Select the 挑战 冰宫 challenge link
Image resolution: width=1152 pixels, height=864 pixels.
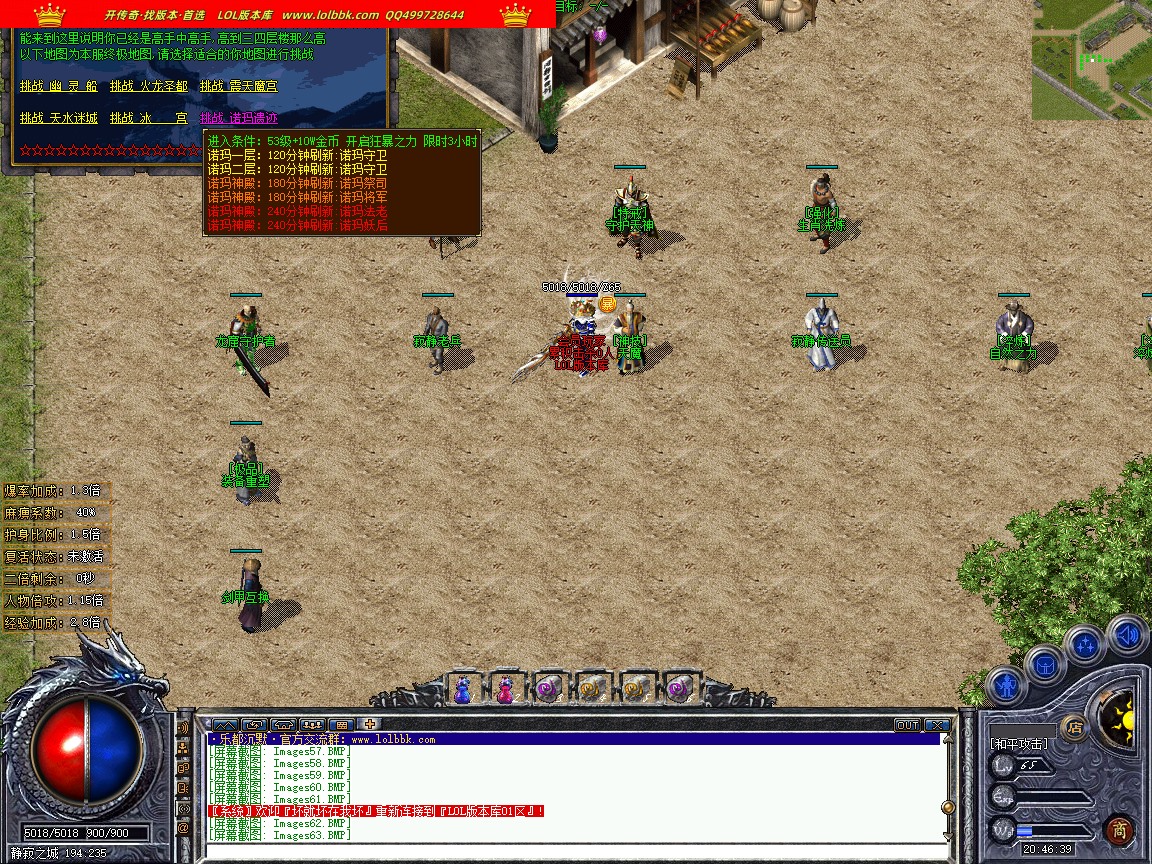coord(148,118)
